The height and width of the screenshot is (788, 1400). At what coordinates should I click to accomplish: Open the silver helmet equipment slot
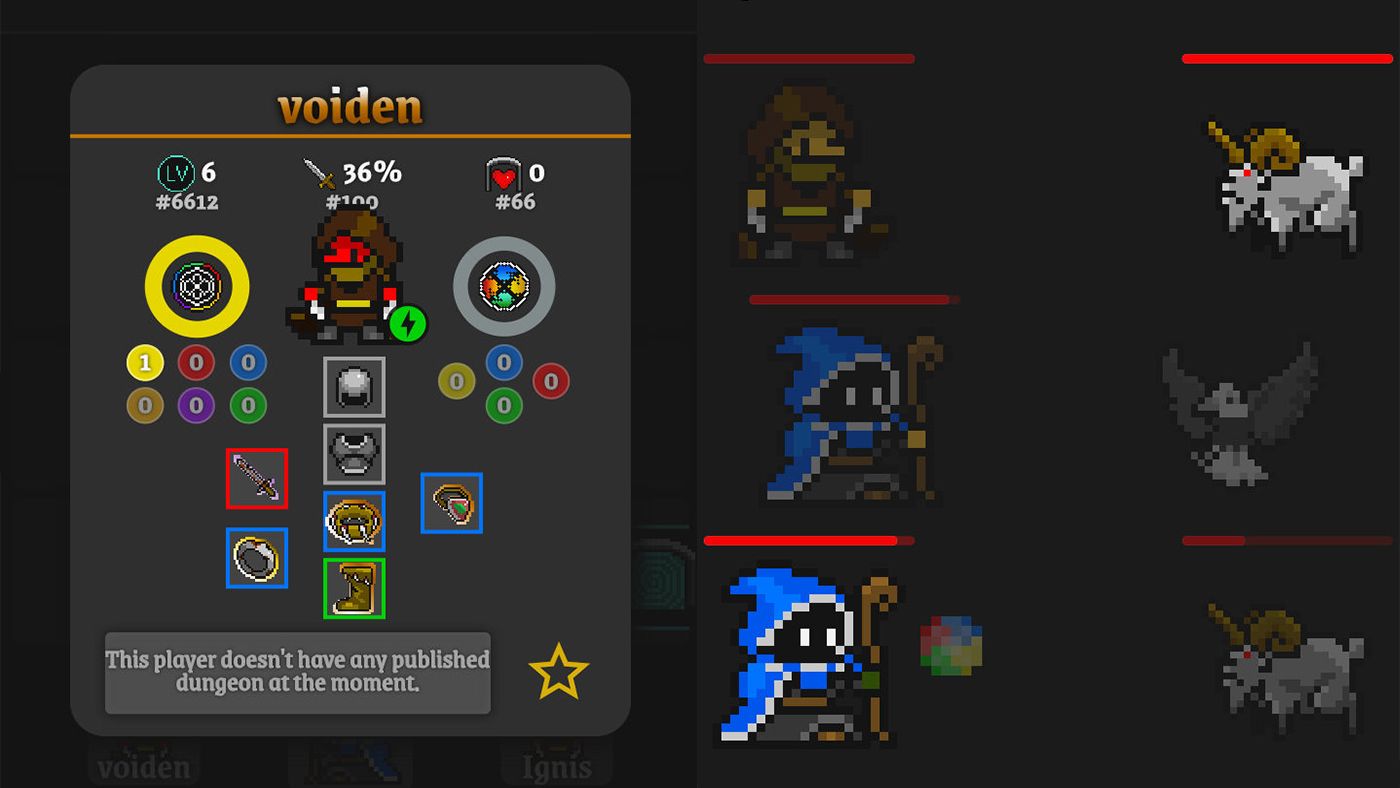[x=353, y=387]
